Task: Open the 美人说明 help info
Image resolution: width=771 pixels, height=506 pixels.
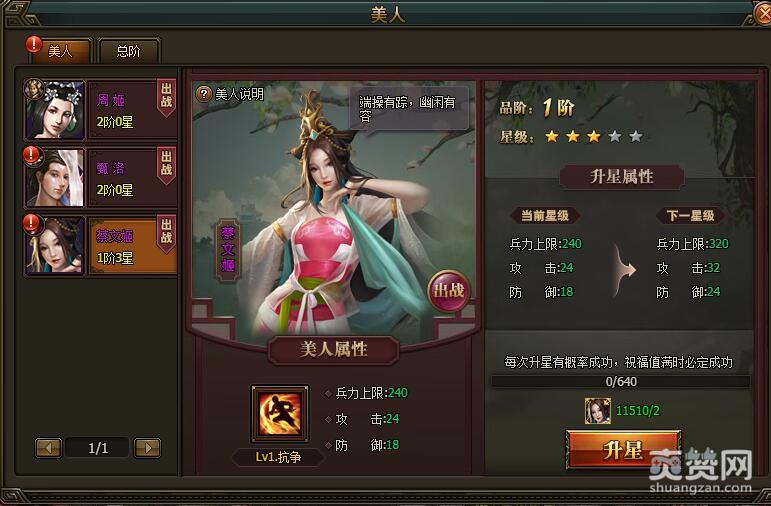Action: click(230, 94)
